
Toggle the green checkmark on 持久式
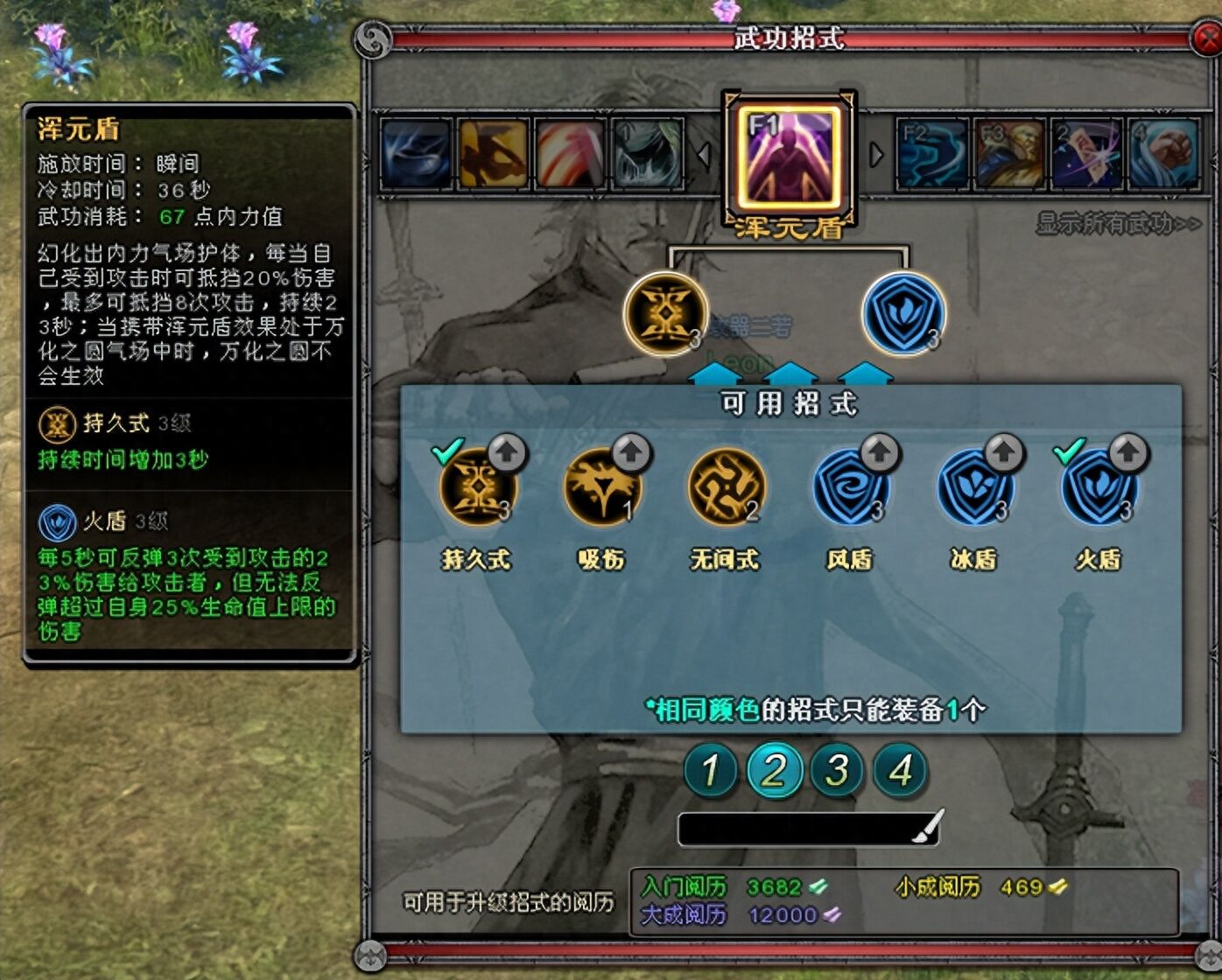tap(450, 451)
